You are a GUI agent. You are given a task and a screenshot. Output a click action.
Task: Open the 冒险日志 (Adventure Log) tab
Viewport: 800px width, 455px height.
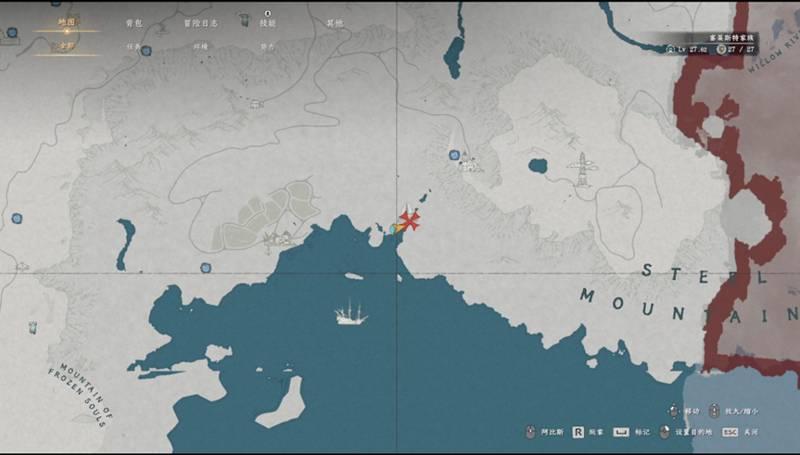[201, 22]
